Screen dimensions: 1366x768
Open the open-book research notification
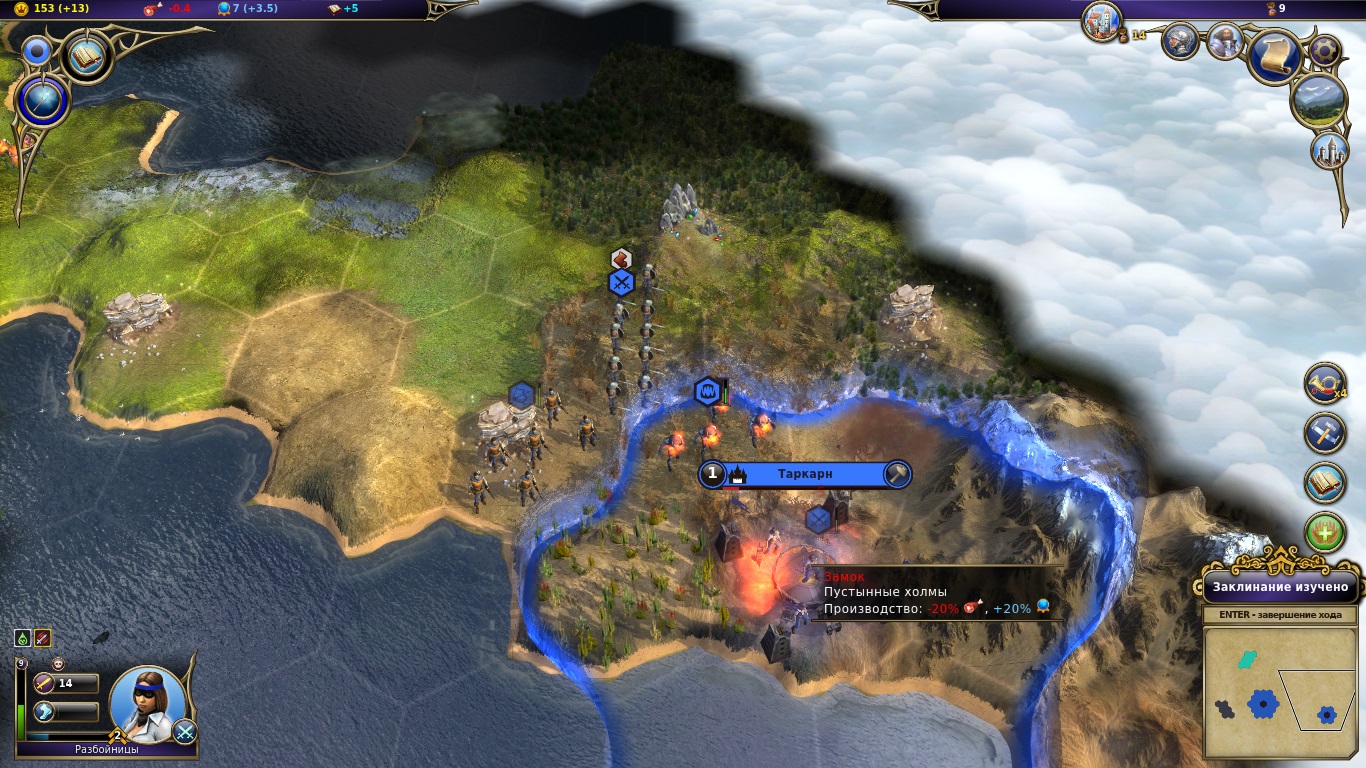pos(1325,483)
